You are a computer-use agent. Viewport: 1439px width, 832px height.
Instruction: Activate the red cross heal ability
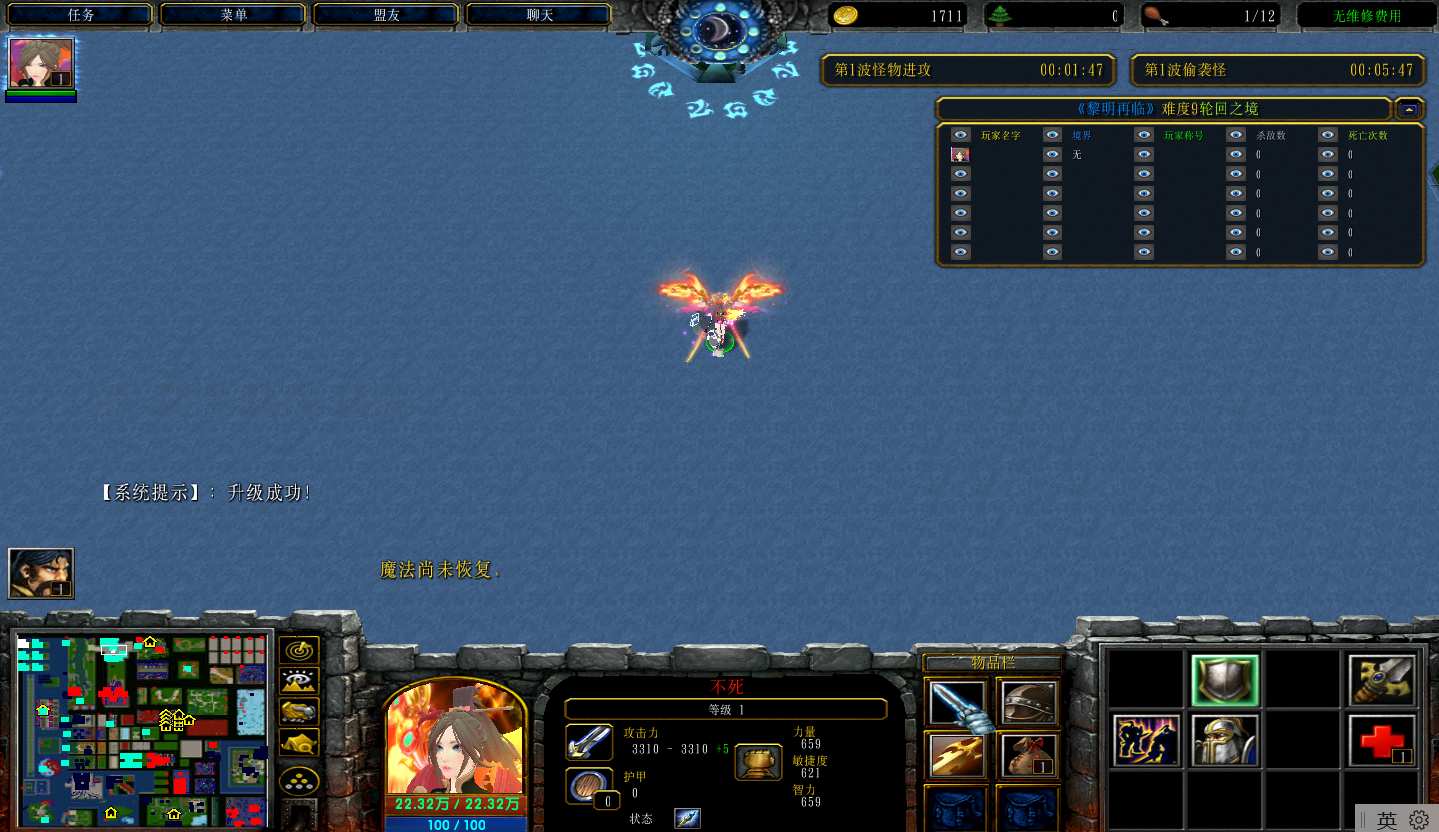(x=1382, y=740)
